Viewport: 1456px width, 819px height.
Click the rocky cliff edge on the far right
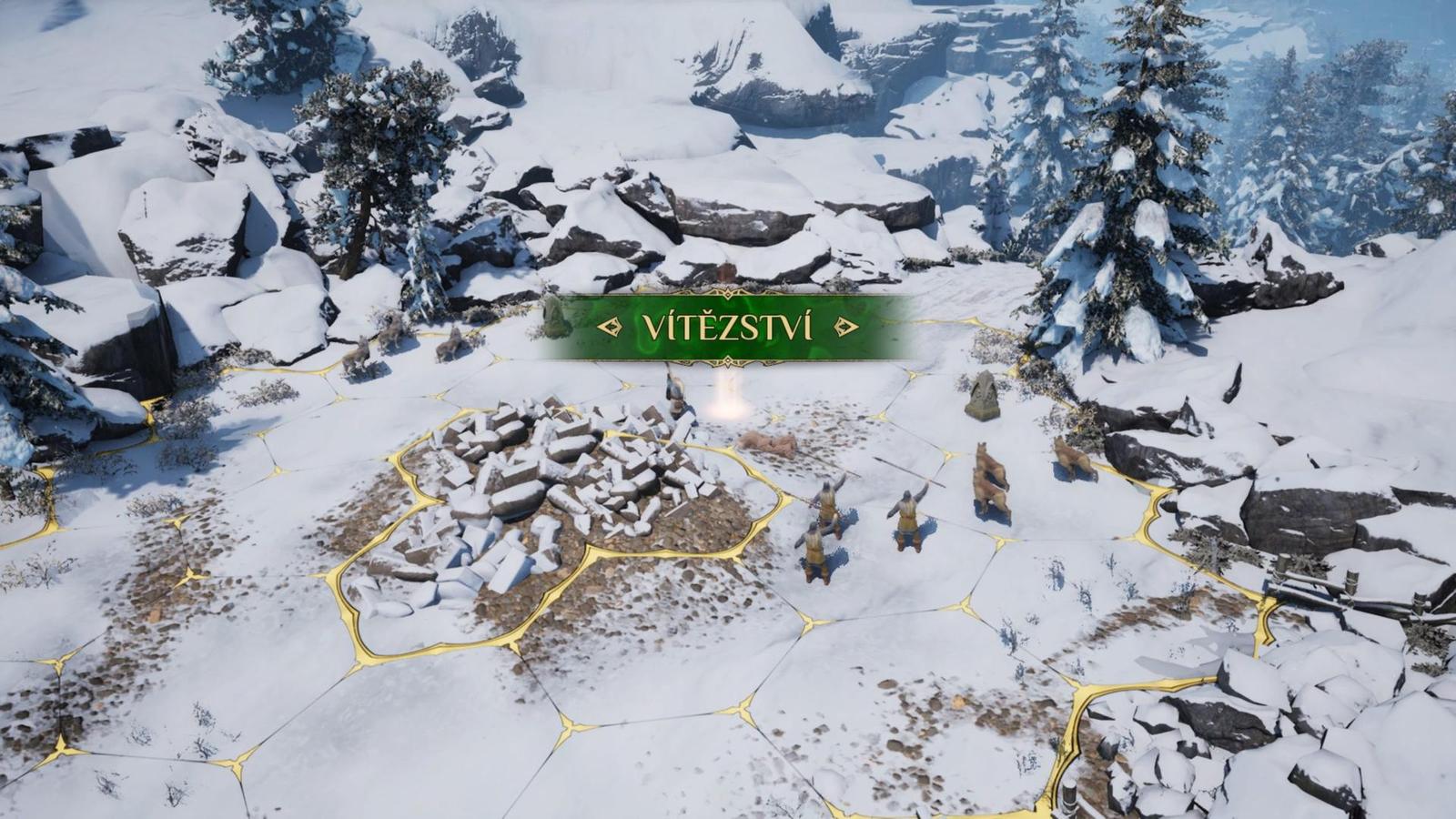pos(1319,510)
